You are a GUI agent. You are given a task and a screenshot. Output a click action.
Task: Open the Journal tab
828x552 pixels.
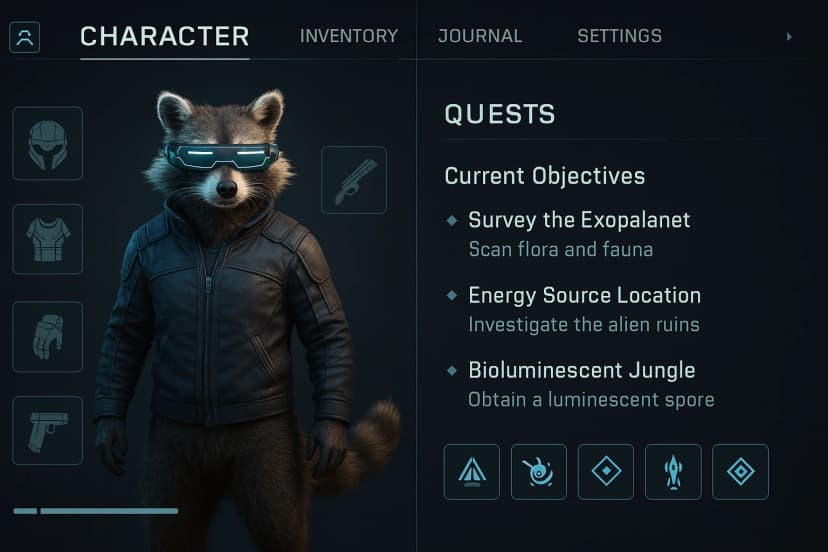[480, 36]
